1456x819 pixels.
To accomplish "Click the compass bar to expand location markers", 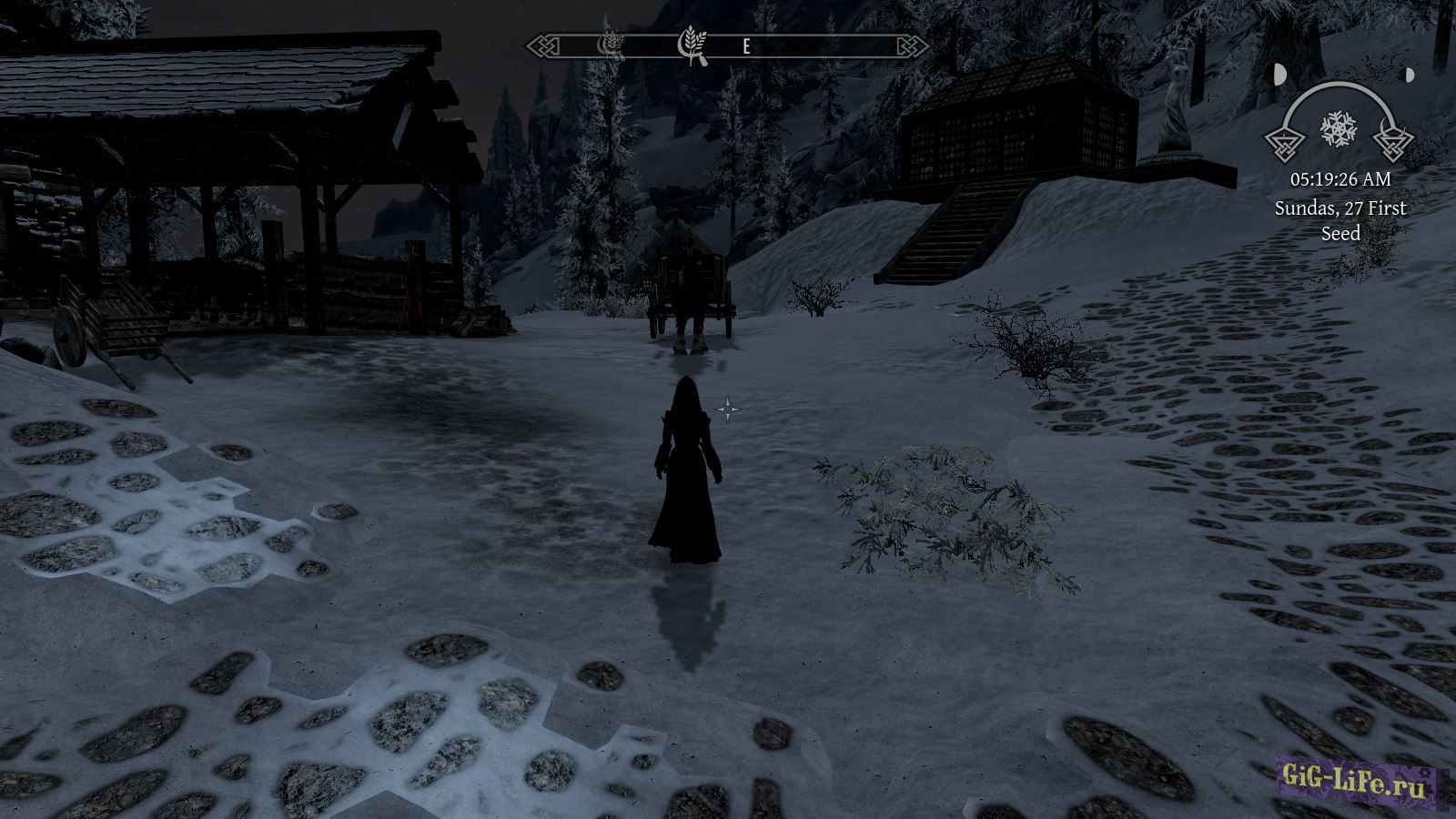I will click(x=723, y=45).
